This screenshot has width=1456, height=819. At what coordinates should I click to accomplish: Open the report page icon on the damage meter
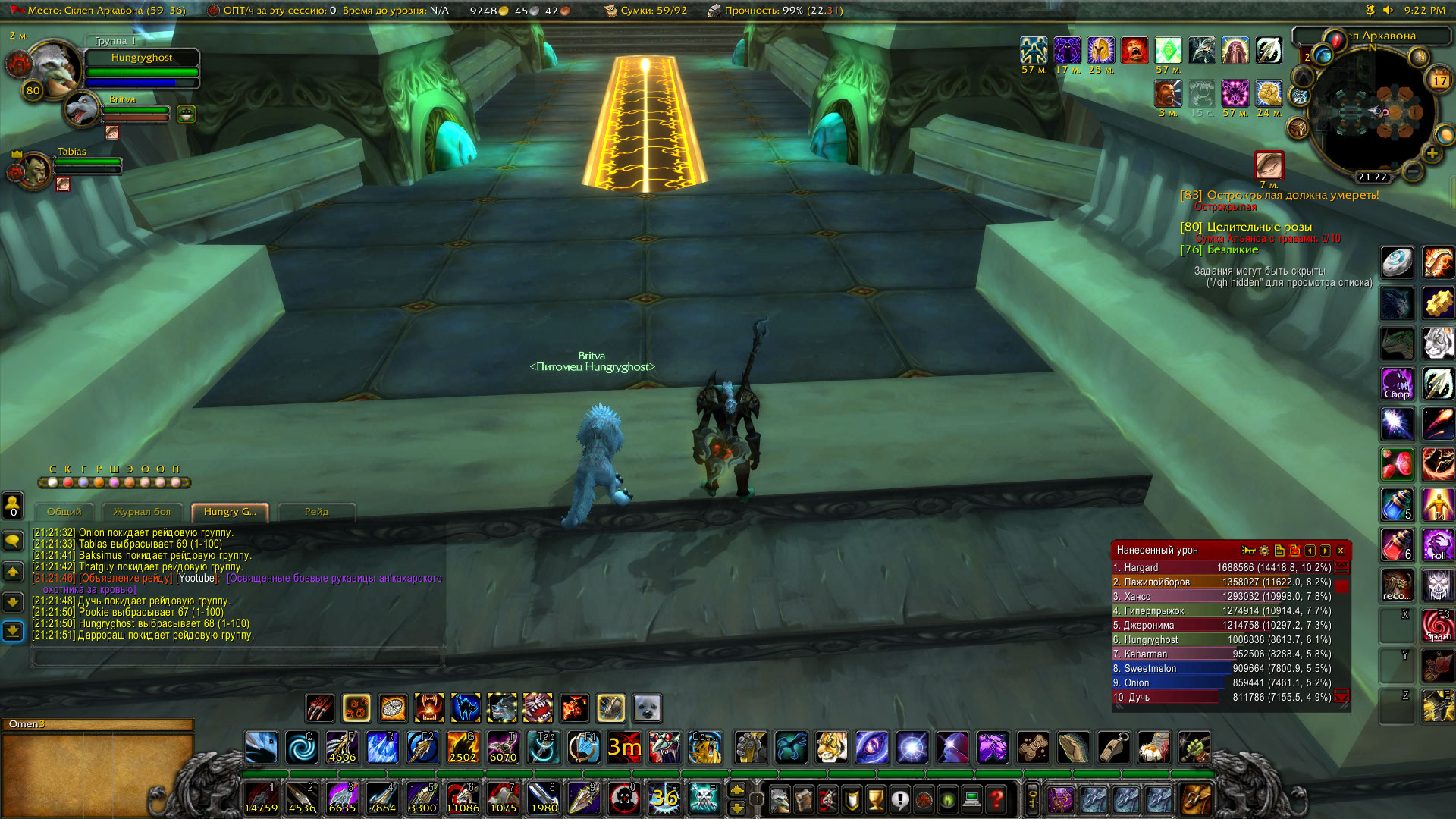click(1279, 551)
